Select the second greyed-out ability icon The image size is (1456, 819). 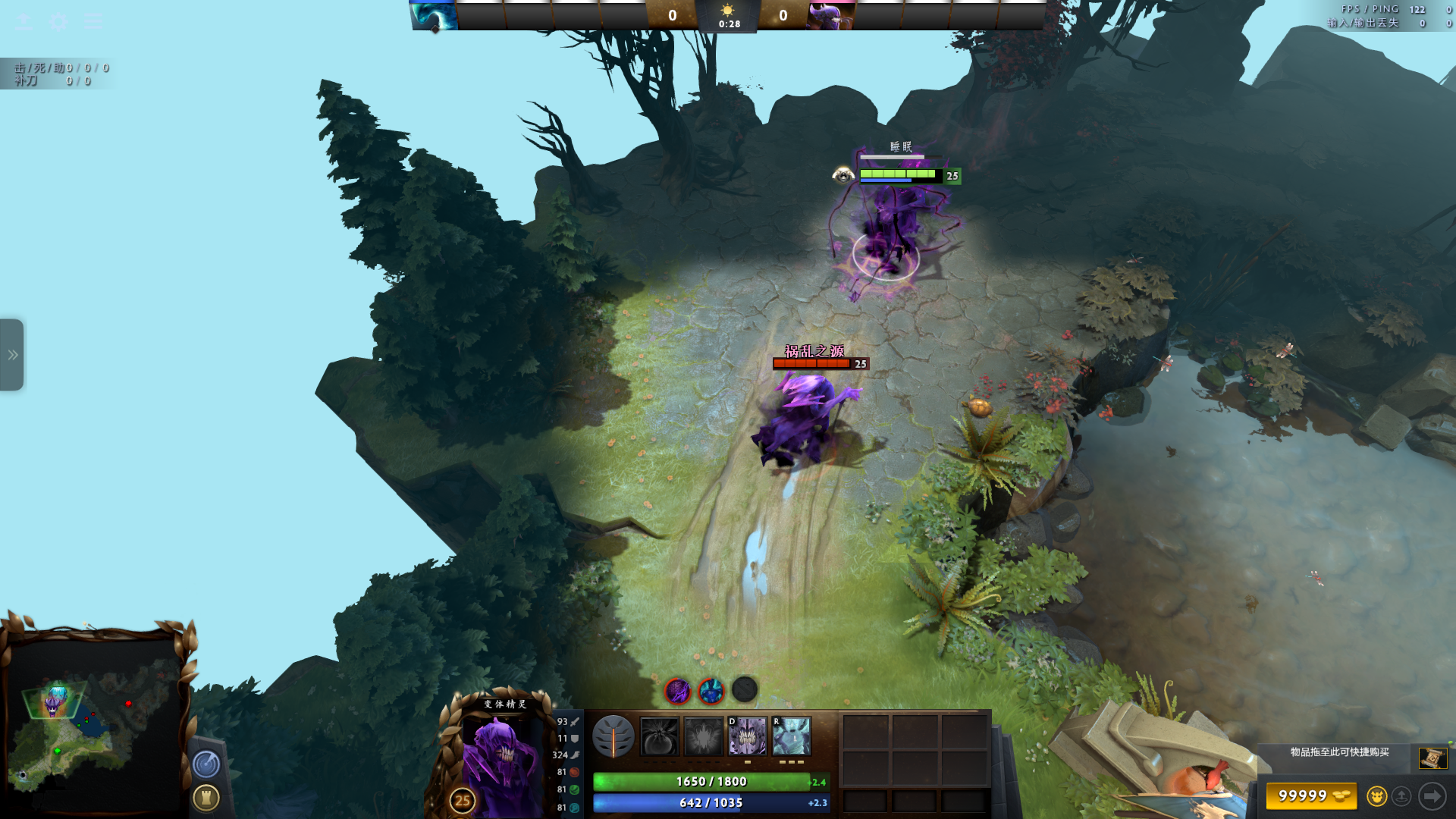704,736
